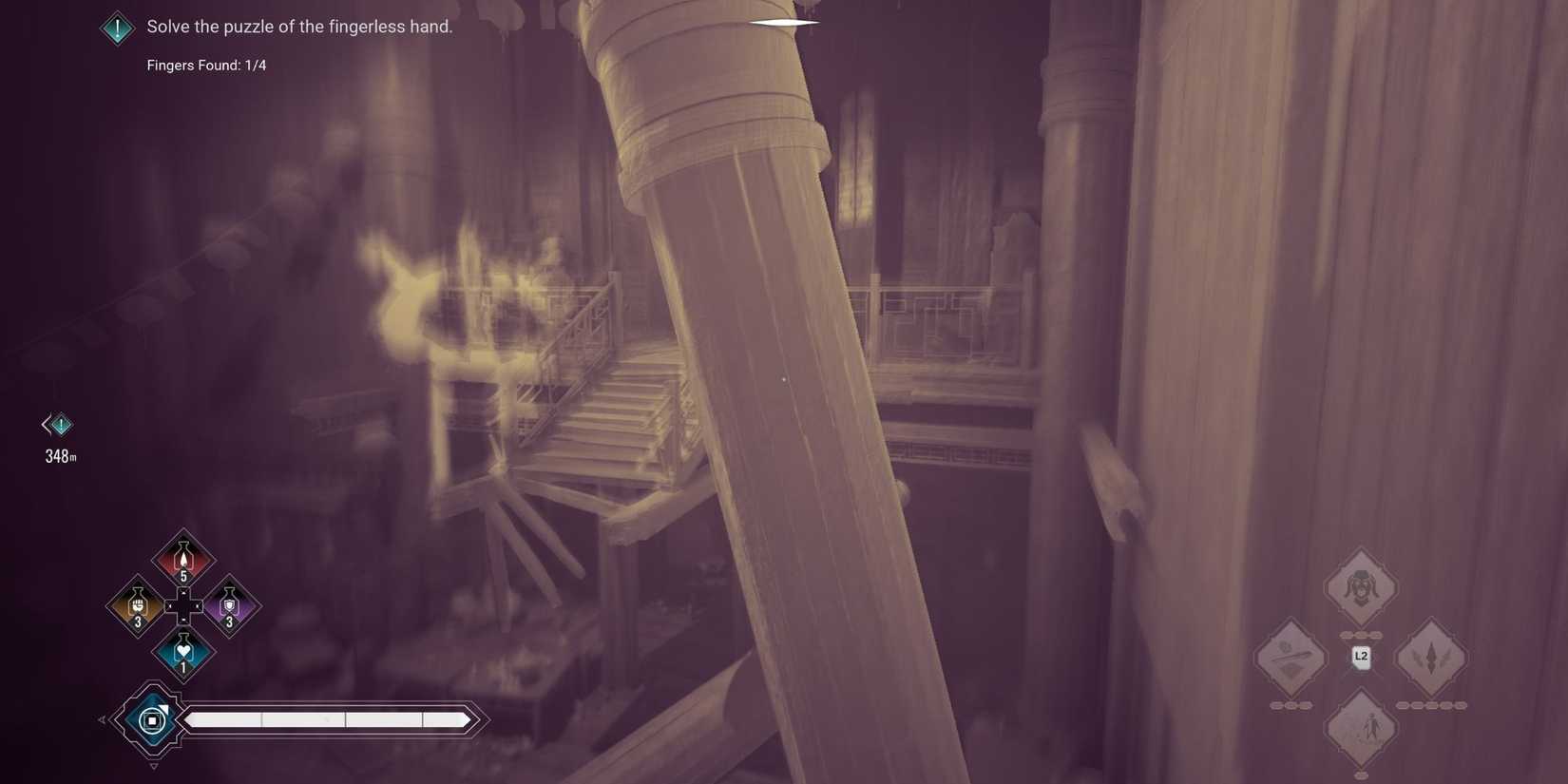This screenshot has height=784, width=1568.
Task: Select the spectral figure ability
Action: click(x=1361, y=727)
